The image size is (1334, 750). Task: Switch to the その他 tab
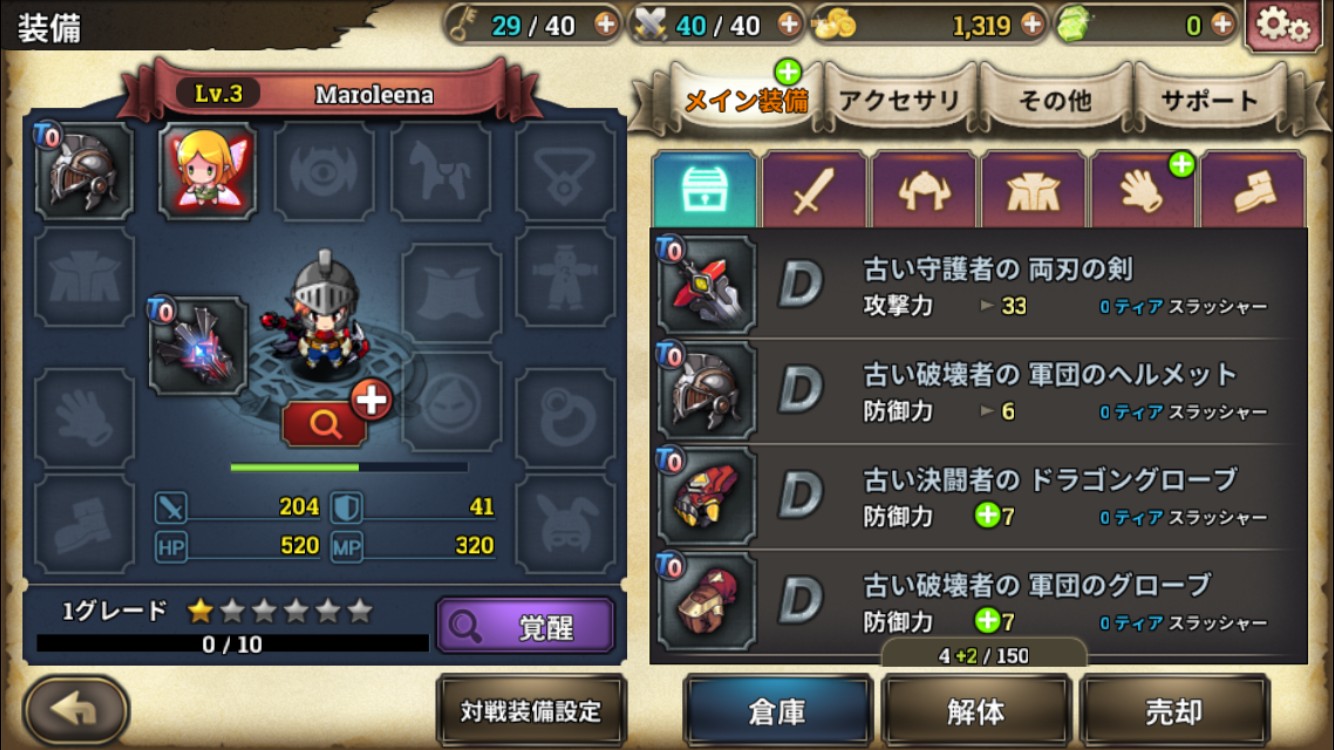pyautogui.click(x=1054, y=100)
